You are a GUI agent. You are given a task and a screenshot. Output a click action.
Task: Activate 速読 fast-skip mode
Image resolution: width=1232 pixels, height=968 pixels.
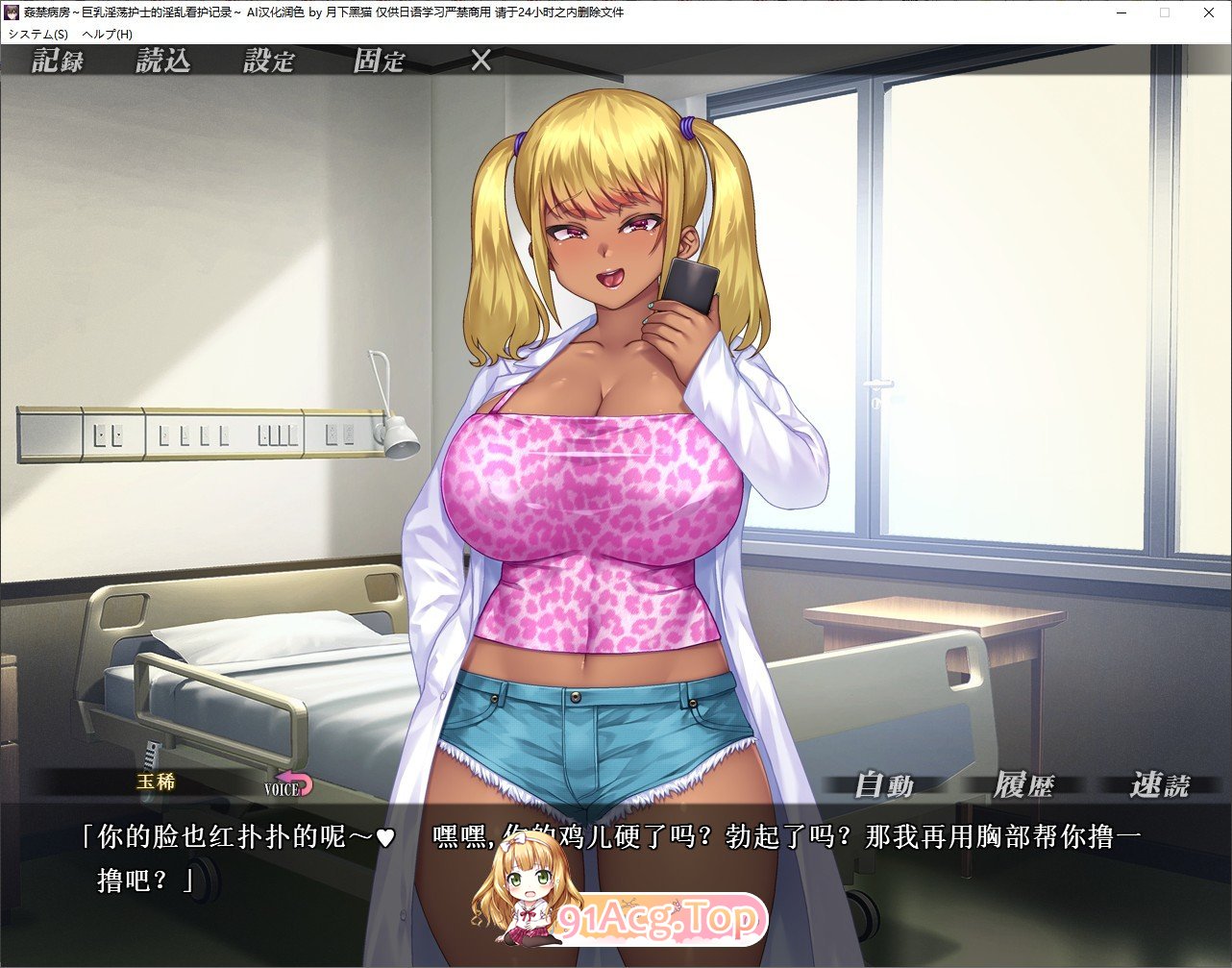tap(1159, 785)
